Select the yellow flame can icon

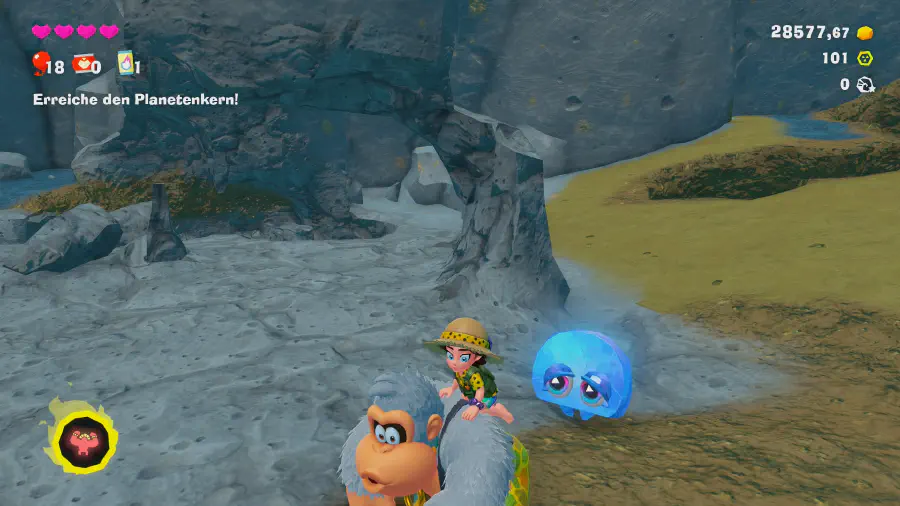pyautogui.click(x=125, y=63)
